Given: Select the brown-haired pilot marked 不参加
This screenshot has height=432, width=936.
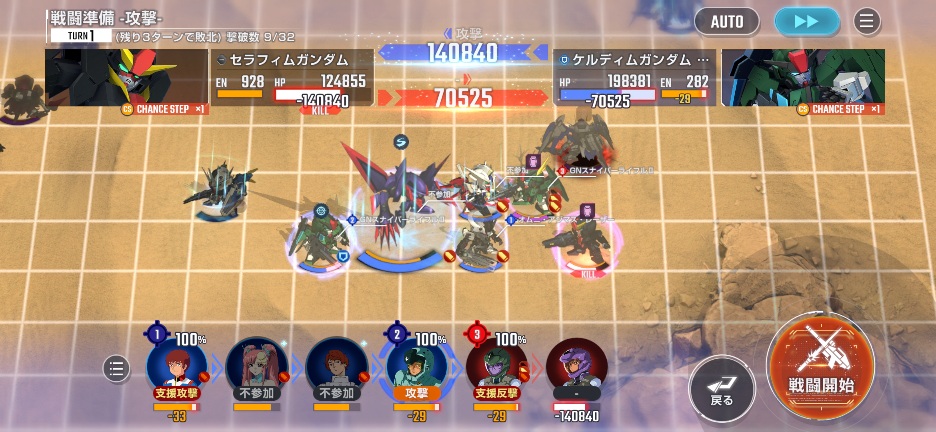Looking at the screenshot, I should (x=335, y=366).
